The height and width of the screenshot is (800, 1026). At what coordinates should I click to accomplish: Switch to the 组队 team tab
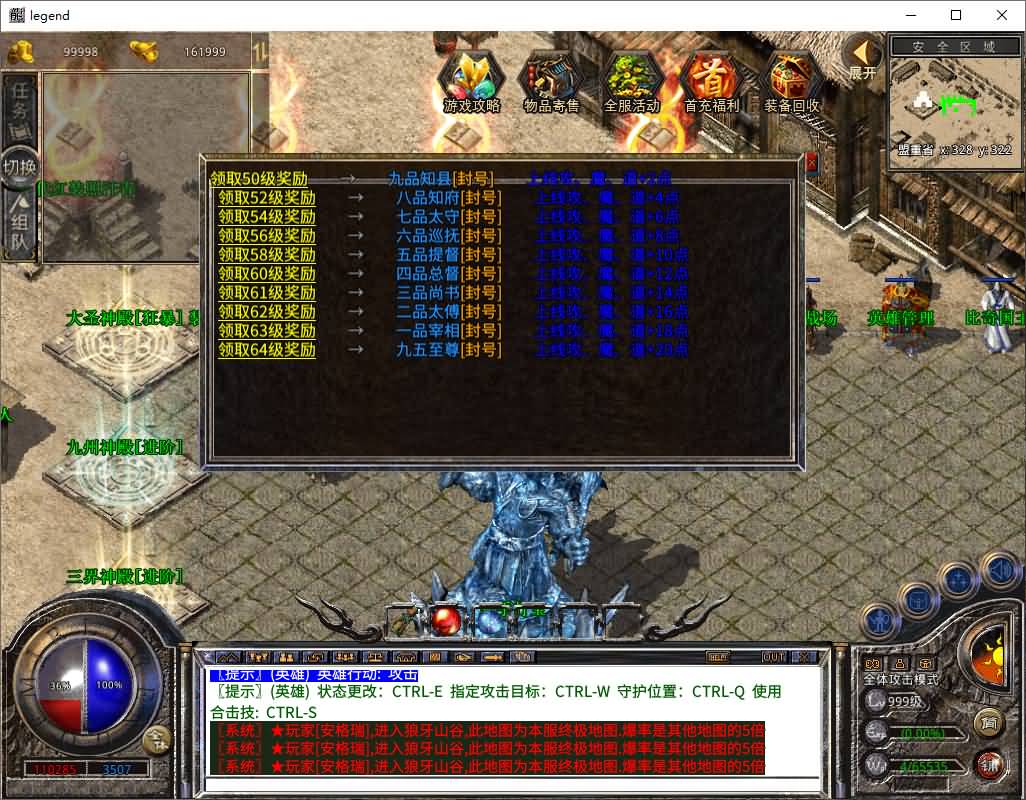pos(20,229)
